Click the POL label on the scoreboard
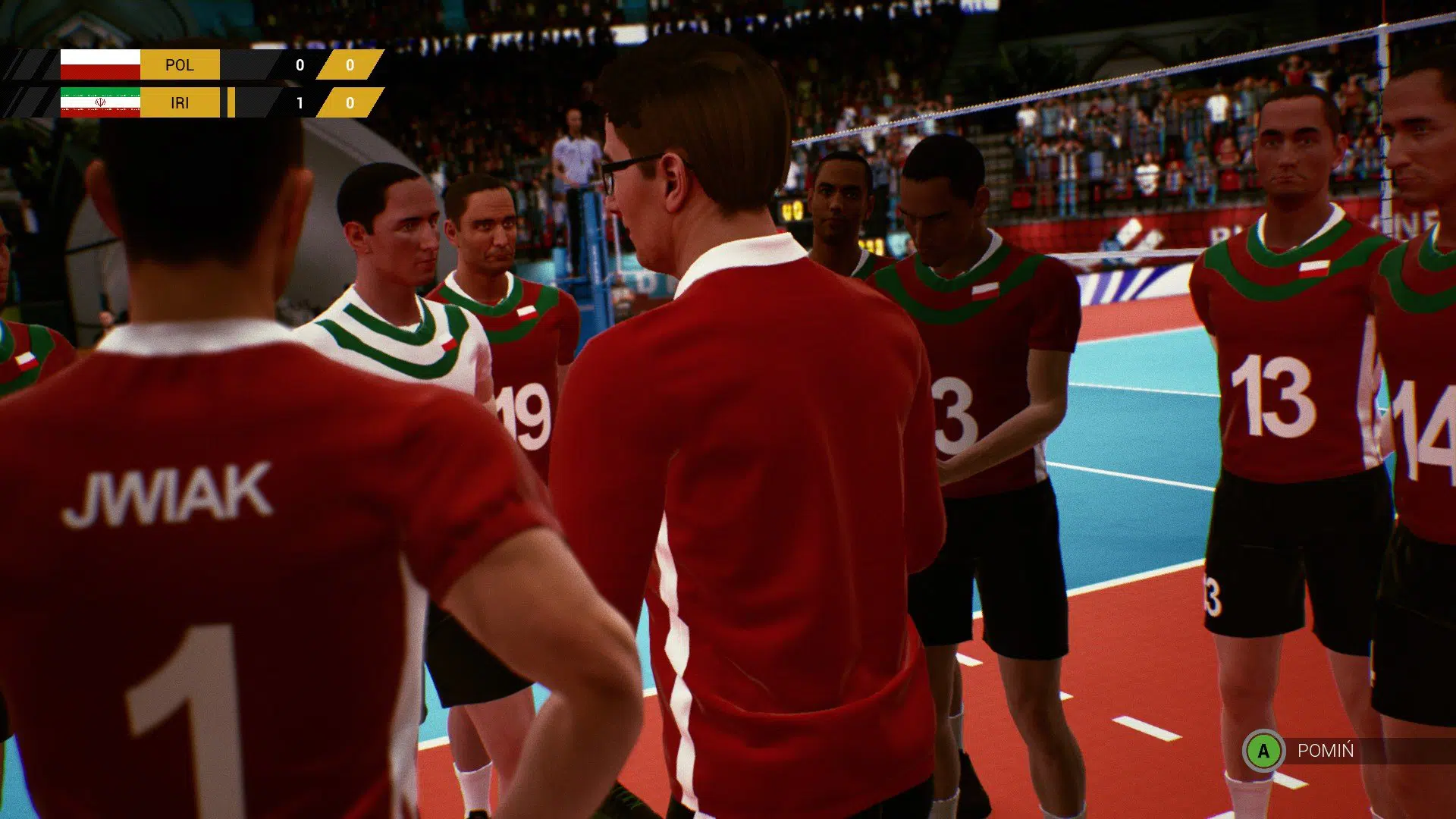The height and width of the screenshot is (819, 1456). pyautogui.click(x=180, y=64)
